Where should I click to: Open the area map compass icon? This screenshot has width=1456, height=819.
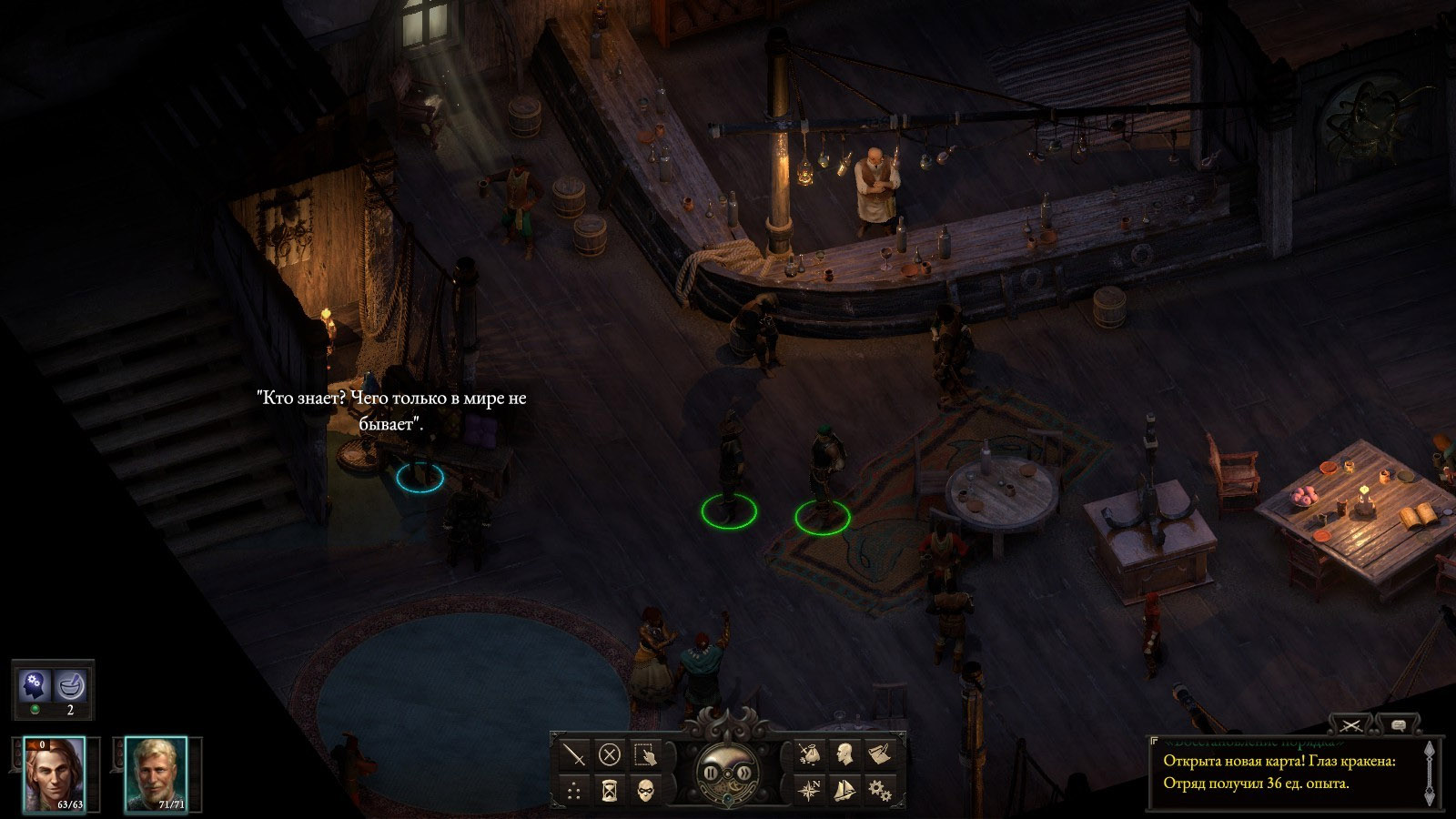(x=809, y=790)
